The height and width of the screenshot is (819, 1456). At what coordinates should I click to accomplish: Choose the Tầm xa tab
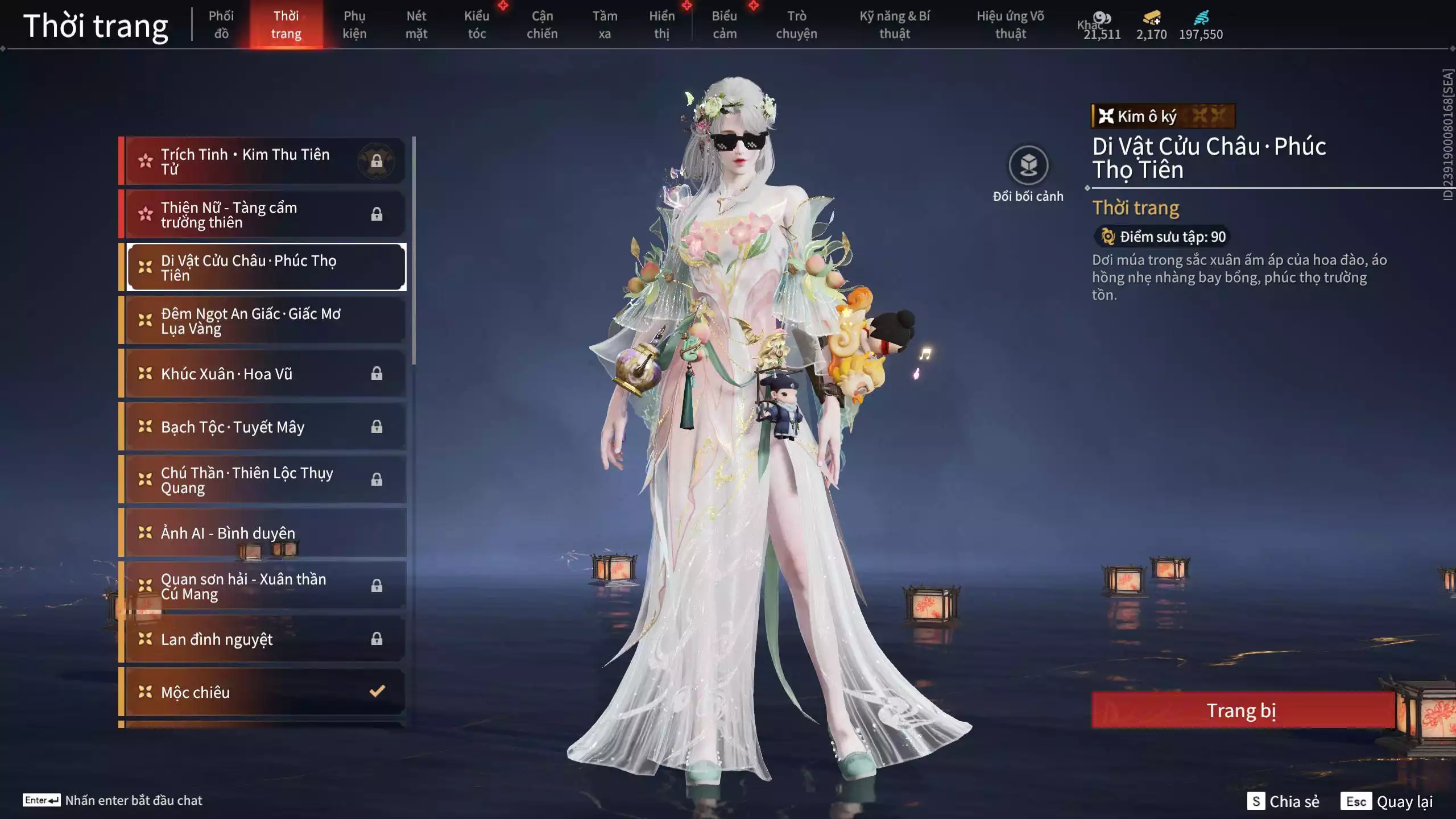(x=604, y=24)
